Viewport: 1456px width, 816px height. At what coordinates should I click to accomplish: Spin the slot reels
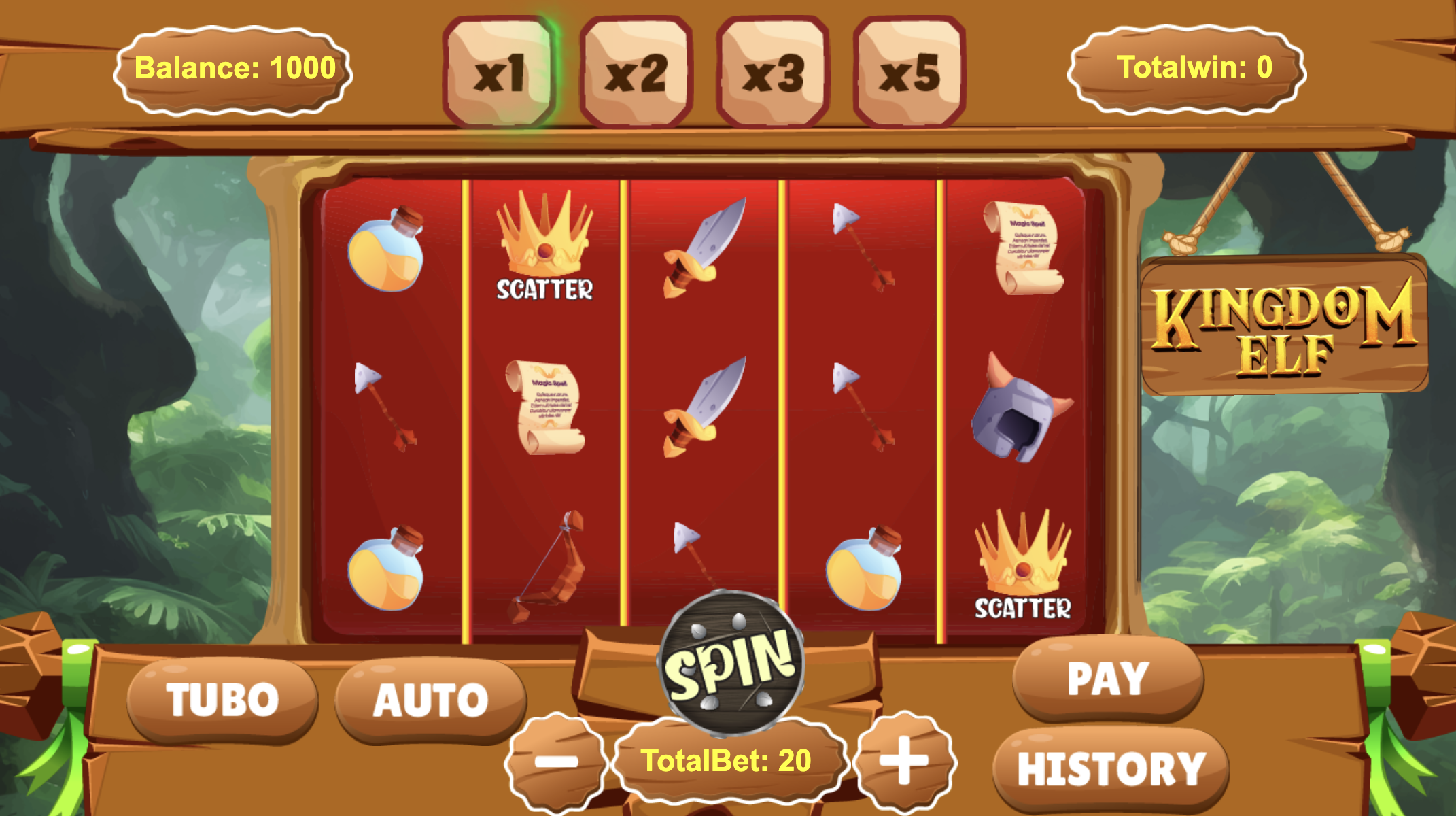[x=731, y=664]
